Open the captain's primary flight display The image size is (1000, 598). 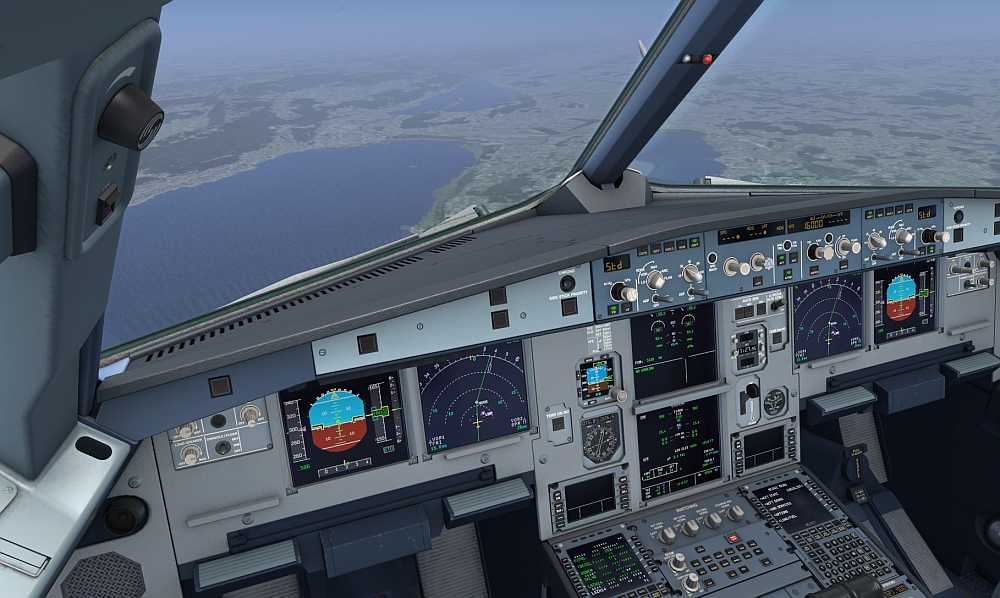click(345, 426)
